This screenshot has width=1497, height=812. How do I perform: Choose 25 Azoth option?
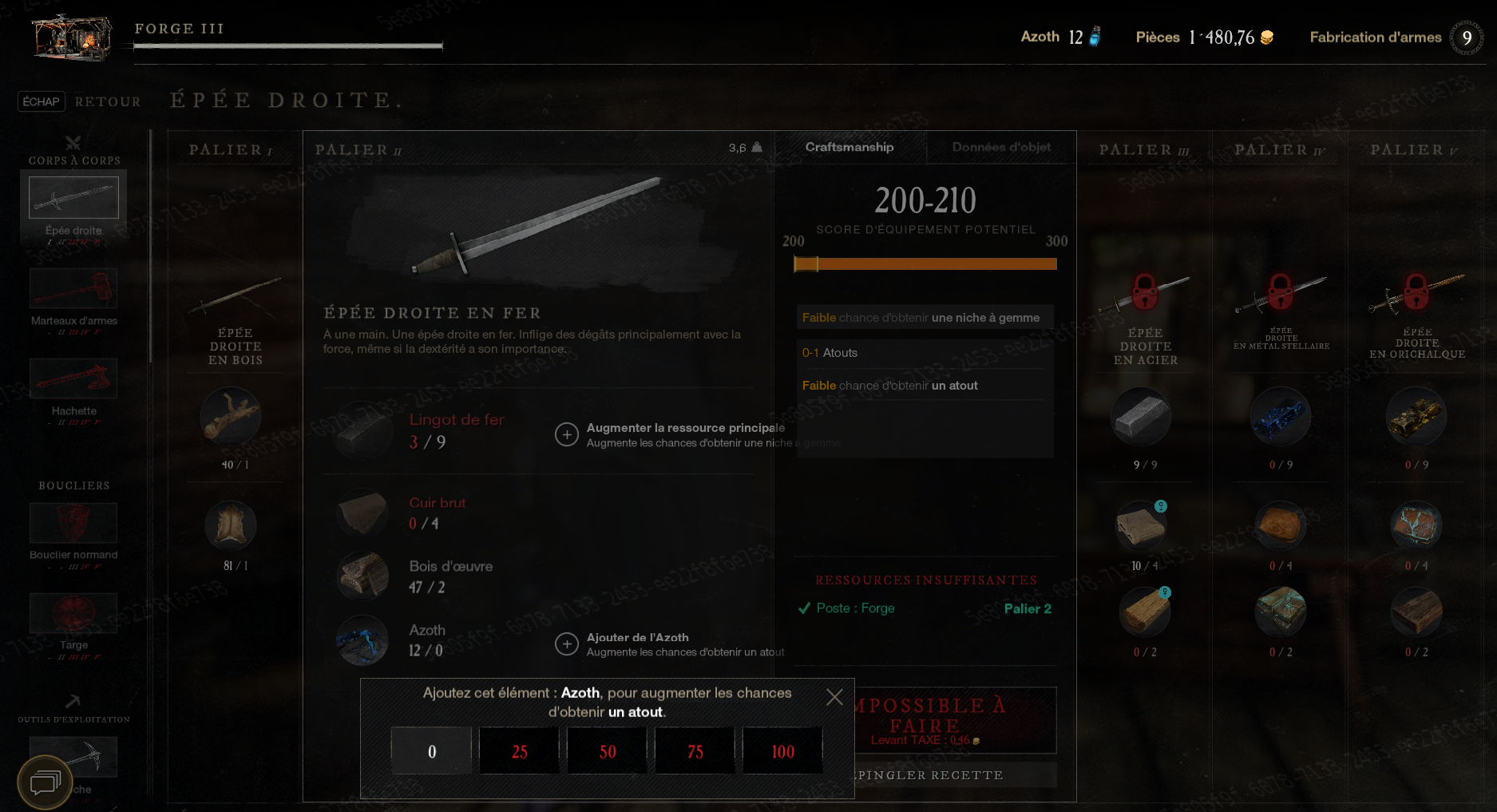pyautogui.click(x=519, y=751)
